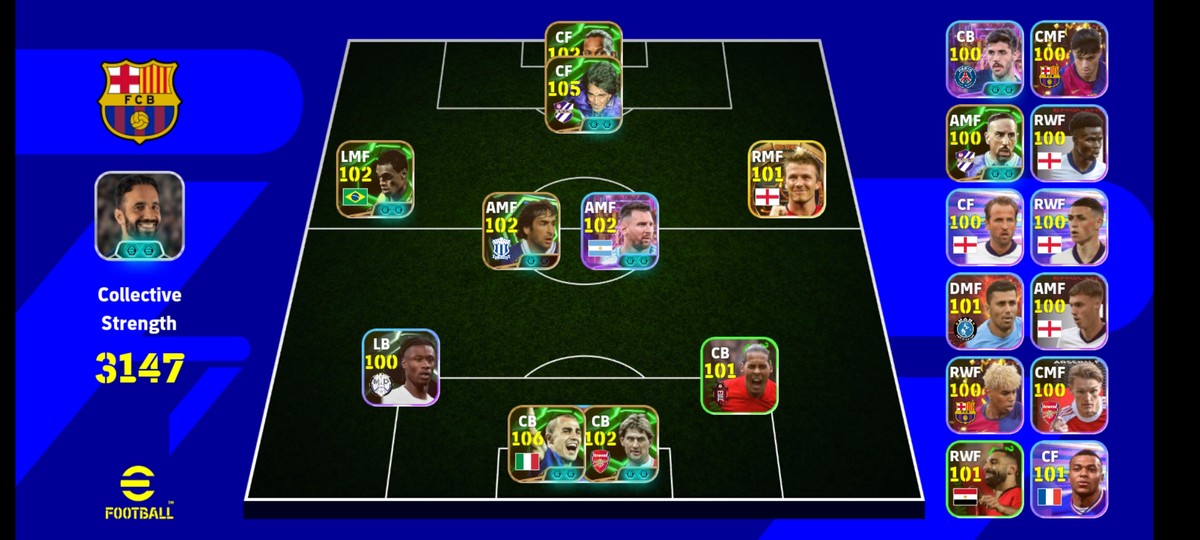
Task: Pick the substitute DMF 101 card
Action: [985, 311]
